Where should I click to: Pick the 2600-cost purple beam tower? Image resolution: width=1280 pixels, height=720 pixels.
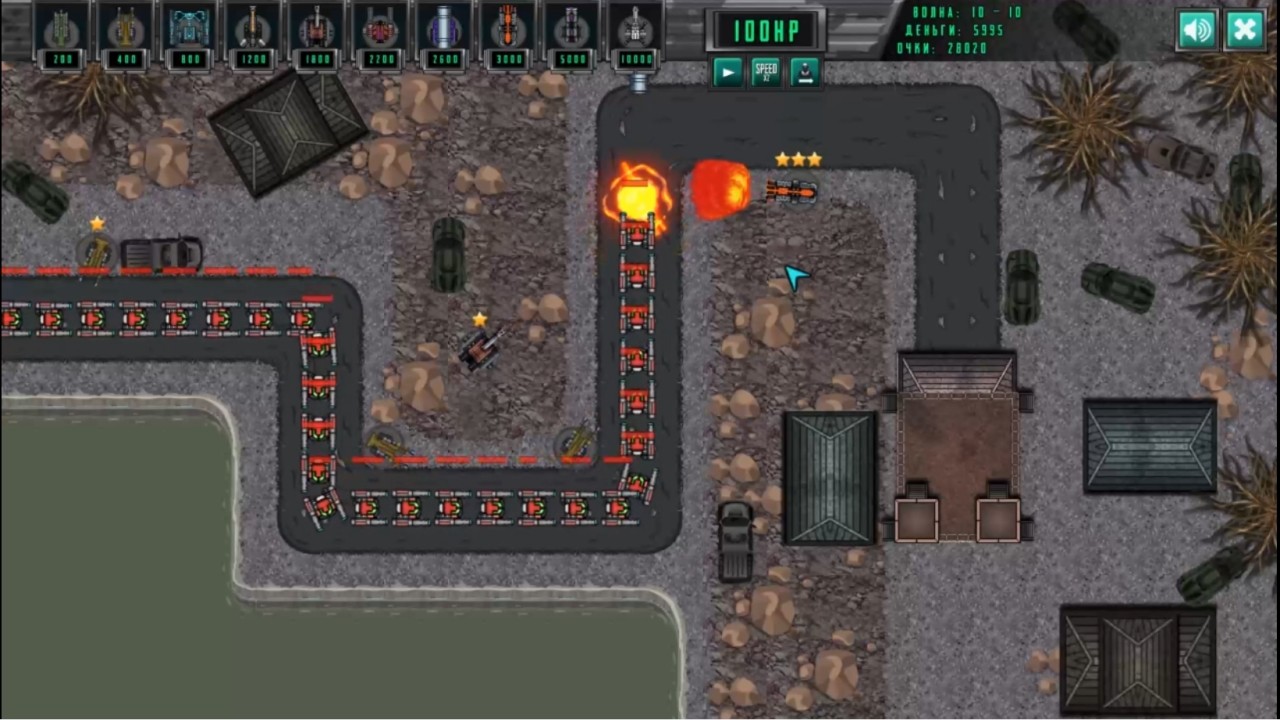tap(444, 30)
